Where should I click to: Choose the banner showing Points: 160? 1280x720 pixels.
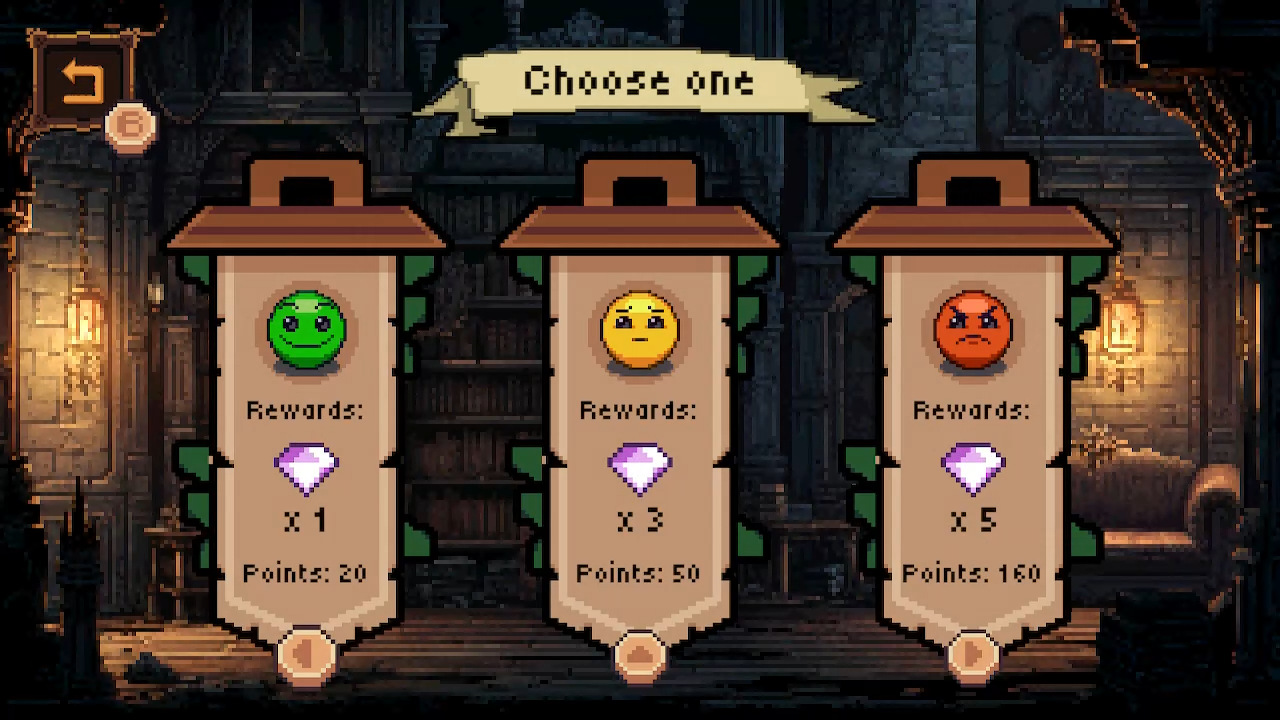point(973,573)
